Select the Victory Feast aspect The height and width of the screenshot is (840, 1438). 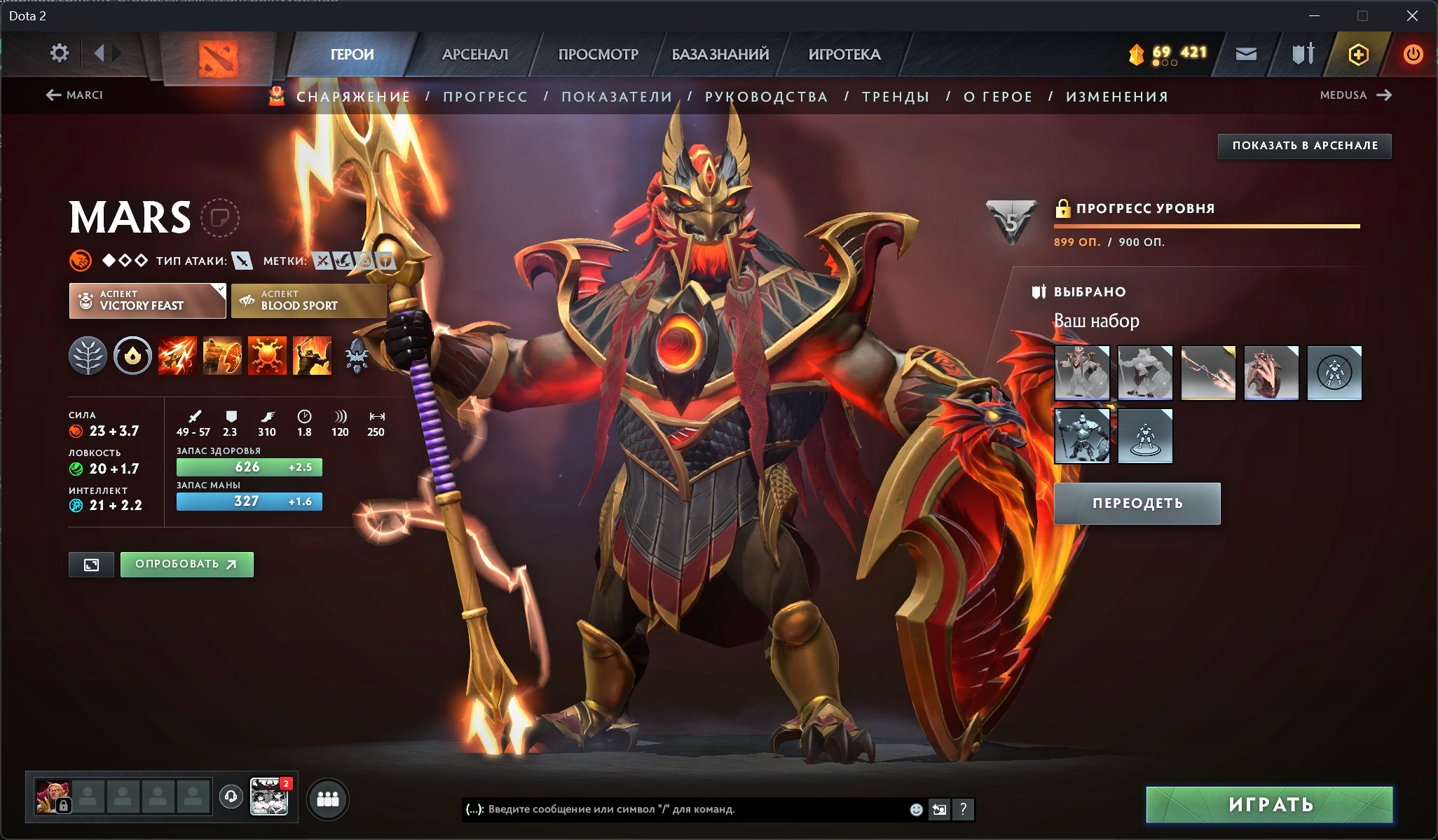pyautogui.click(x=147, y=300)
